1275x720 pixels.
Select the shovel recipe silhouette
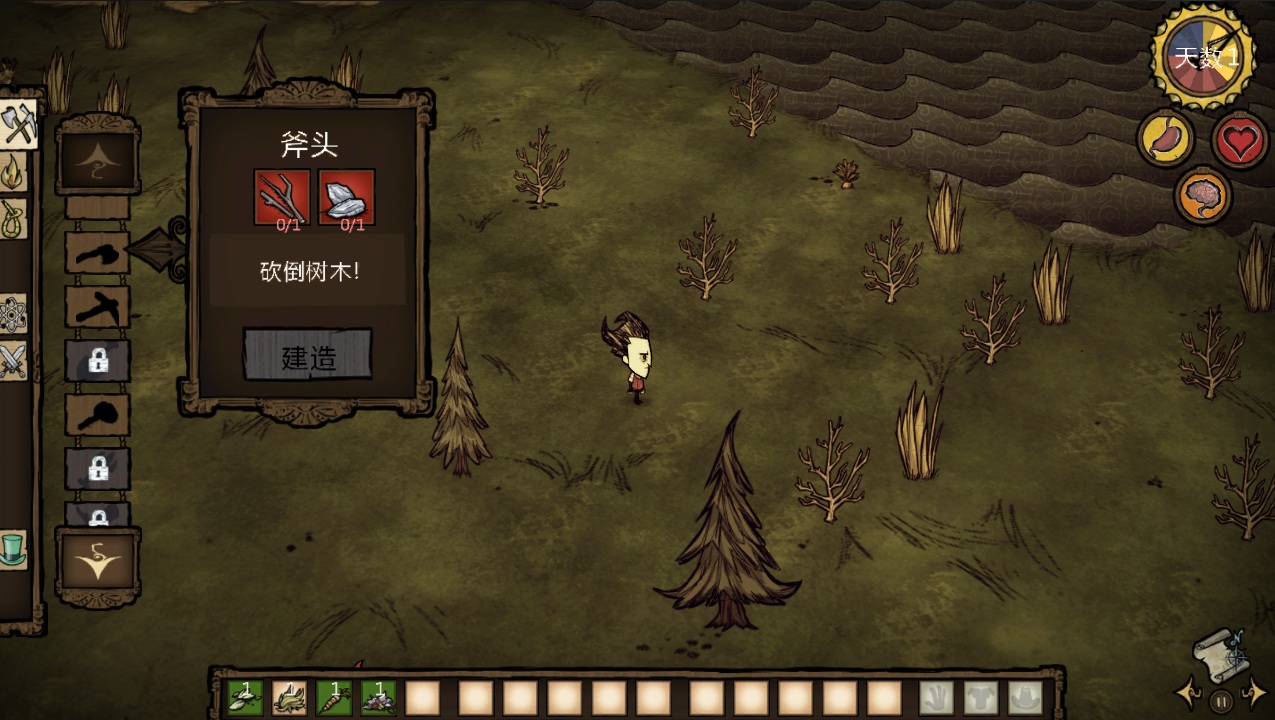[97, 414]
